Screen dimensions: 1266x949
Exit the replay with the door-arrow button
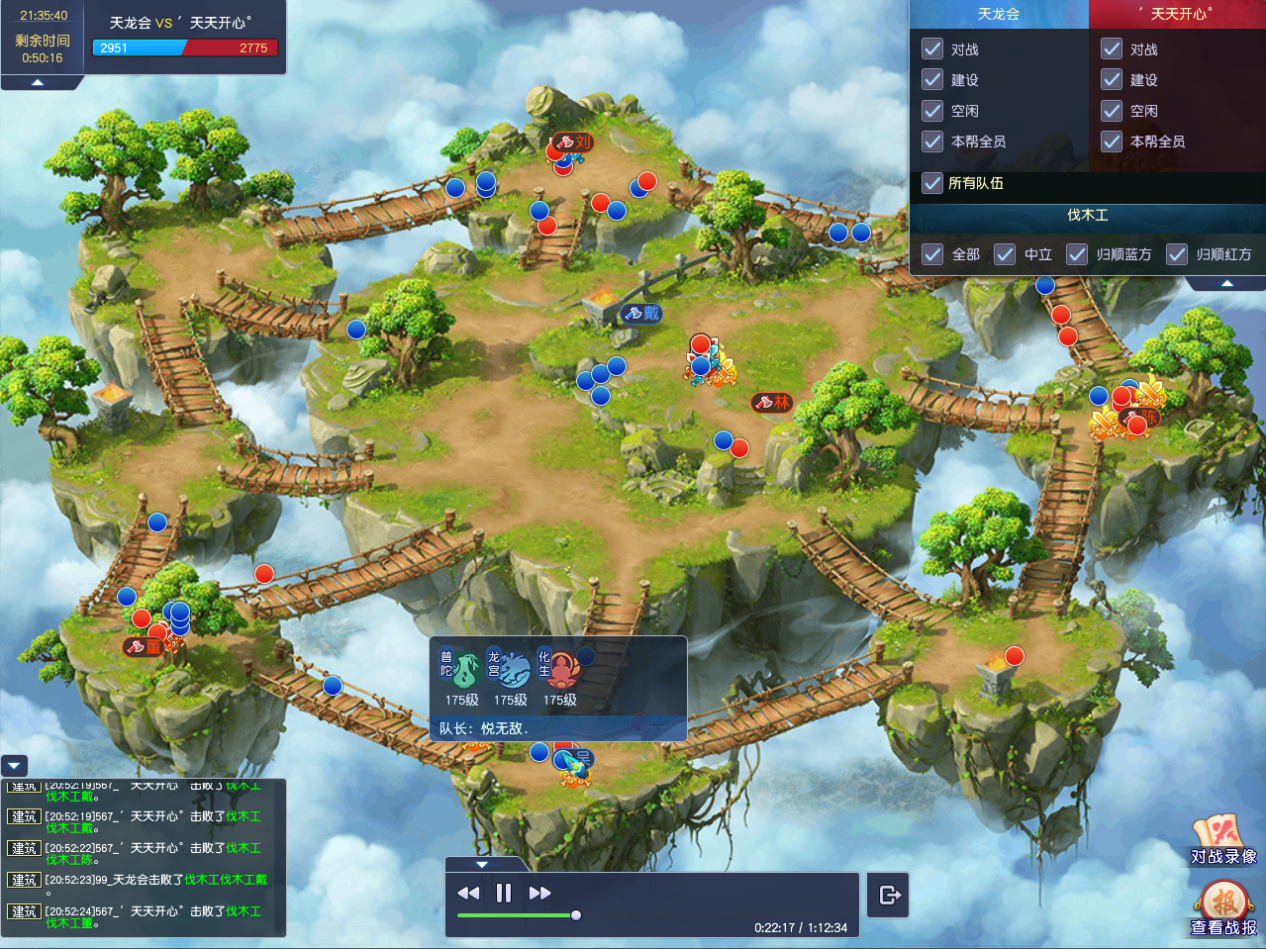(x=889, y=895)
